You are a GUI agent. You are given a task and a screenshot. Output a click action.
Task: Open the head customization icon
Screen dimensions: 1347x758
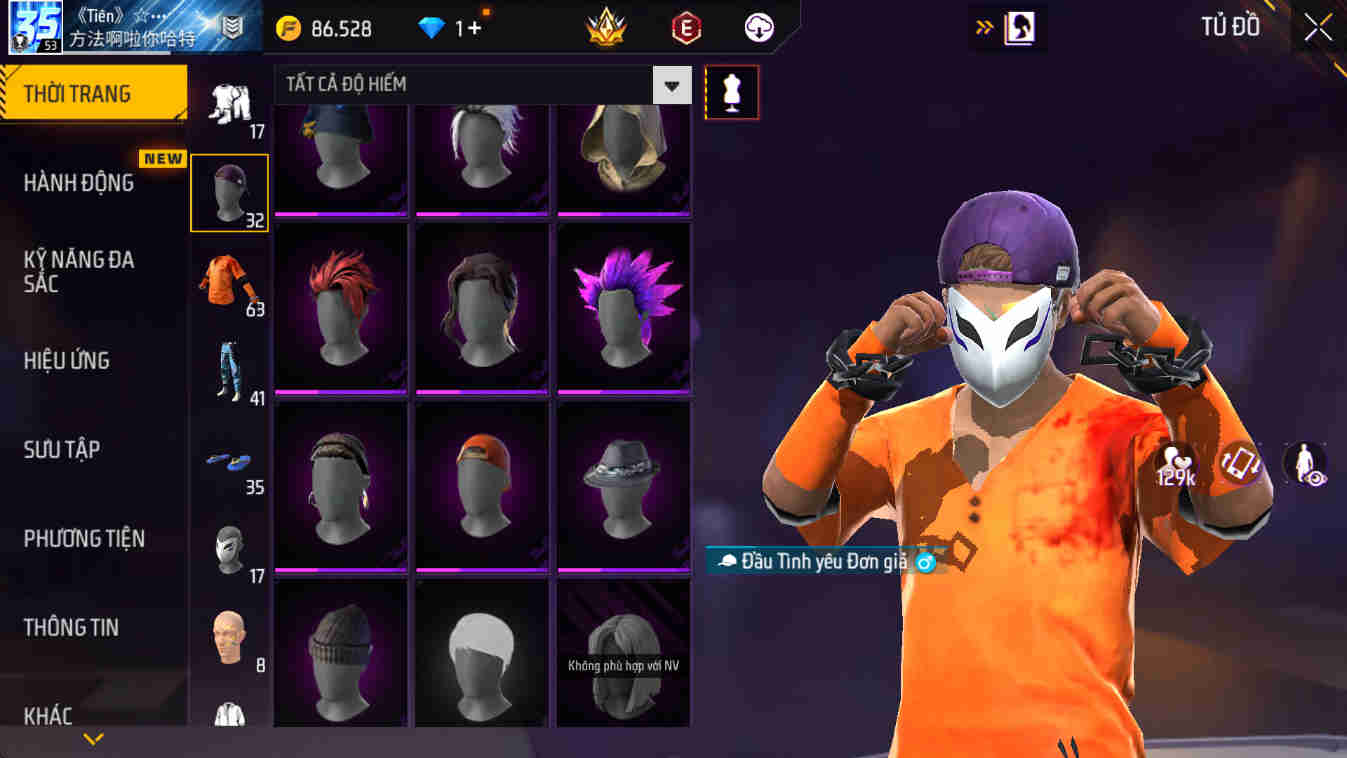click(x=229, y=635)
